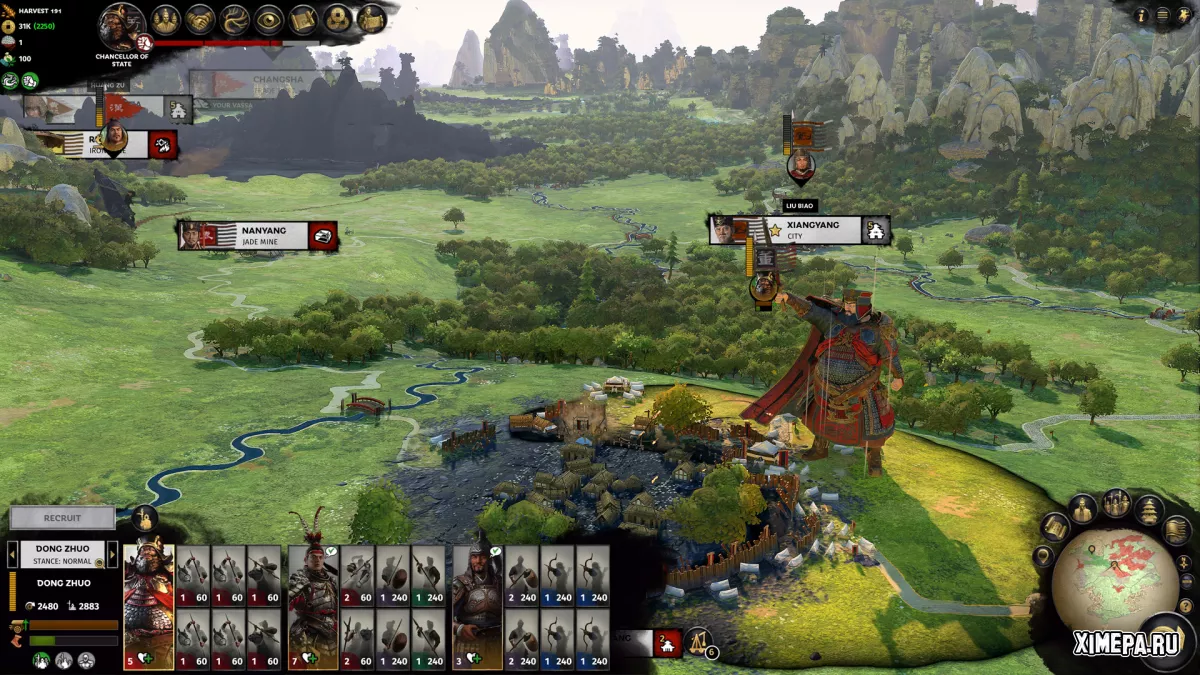Switch to the previous army with left arrow
The height and width of the screenshot is (675, 1200).
pos(13,553)
